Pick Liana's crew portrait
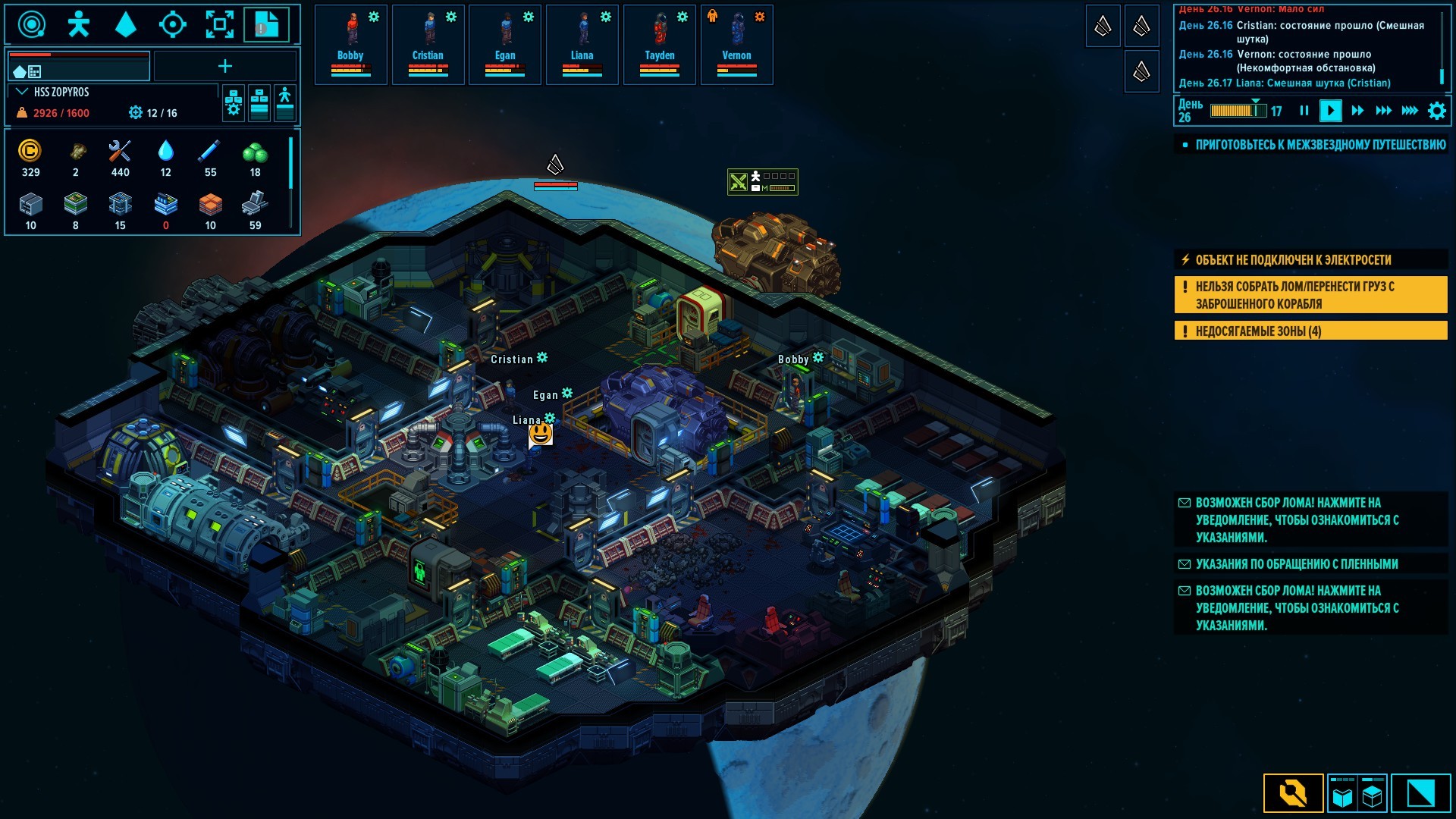Image resolution: width=1456 pixels, height=819 pixels. click(582, 44)
